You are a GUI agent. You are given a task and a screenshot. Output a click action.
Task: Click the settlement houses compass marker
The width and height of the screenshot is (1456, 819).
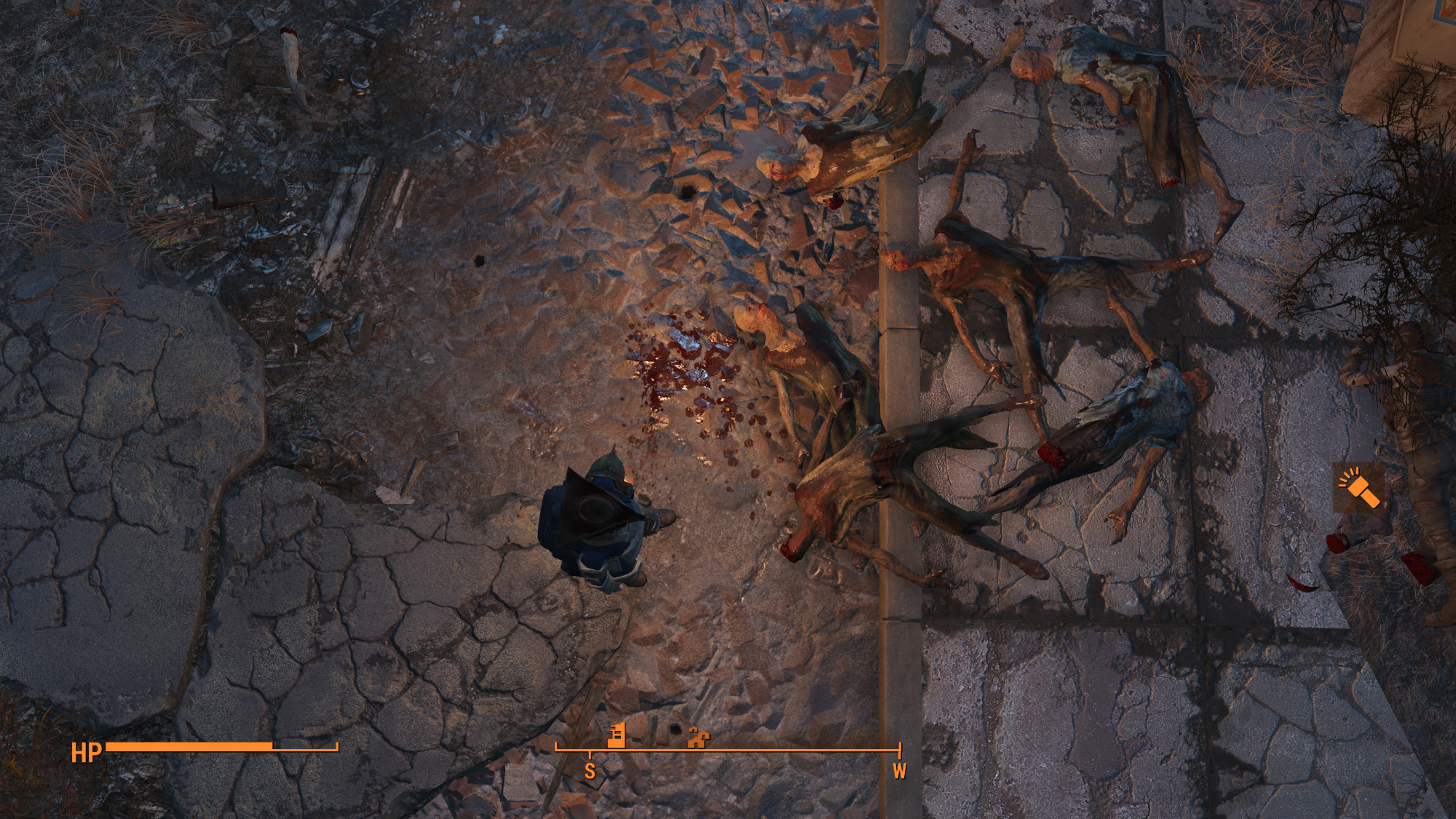click(x=697, y=738)
